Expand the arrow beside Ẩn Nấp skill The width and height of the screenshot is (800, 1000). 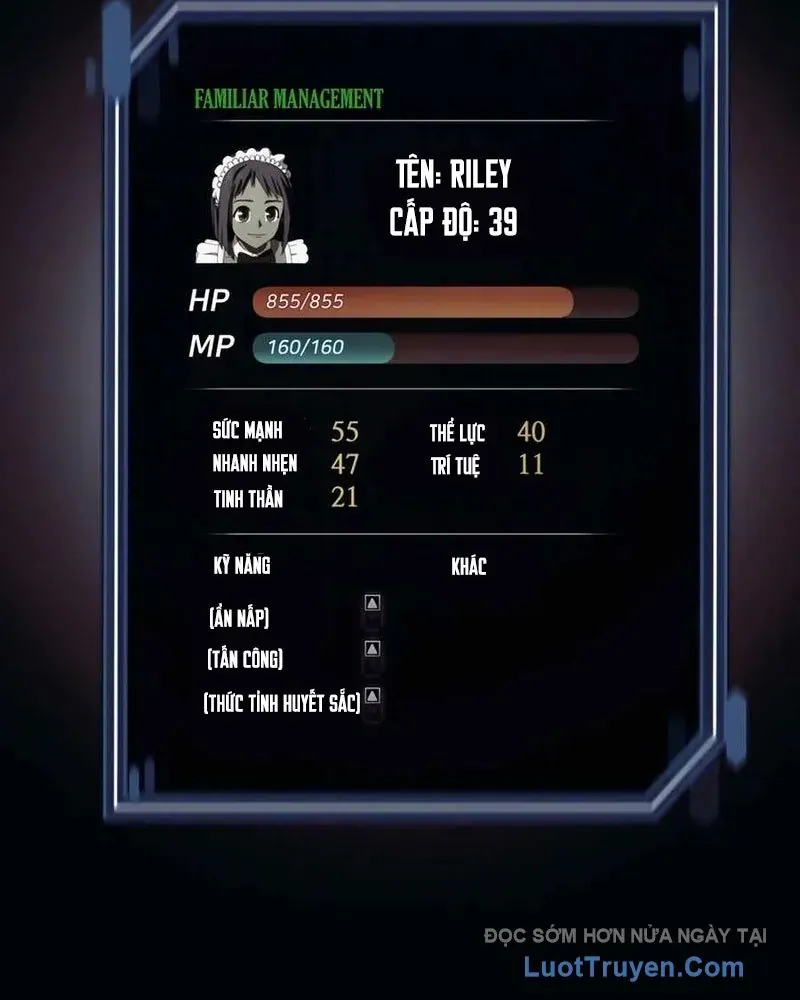click(372, 603)
